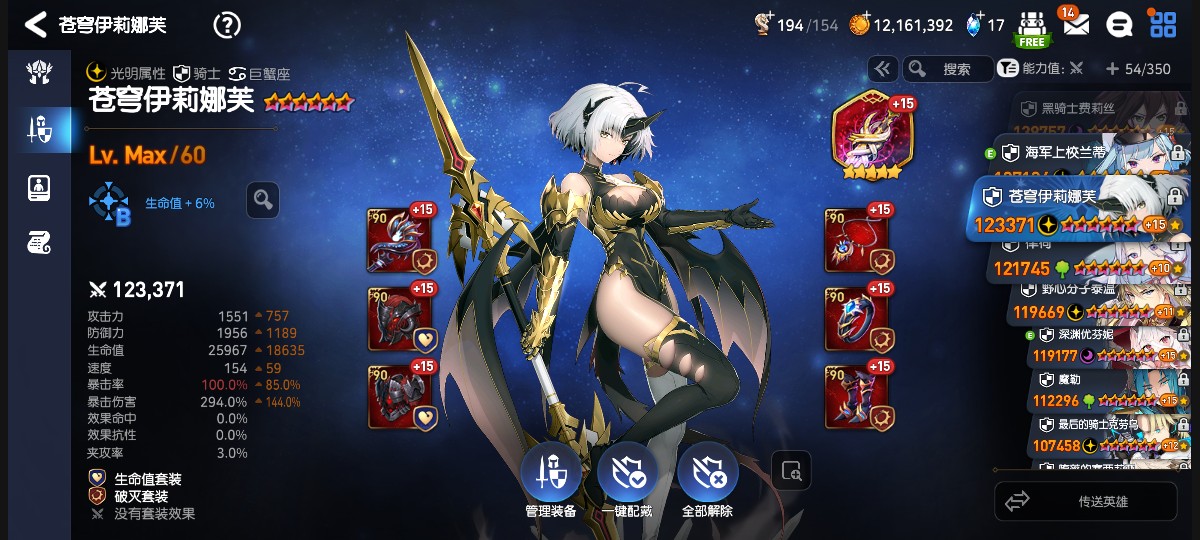Switch to the scroll icon side tab
This screenshot has height=540, width=1200.
[x=39, y=242]
